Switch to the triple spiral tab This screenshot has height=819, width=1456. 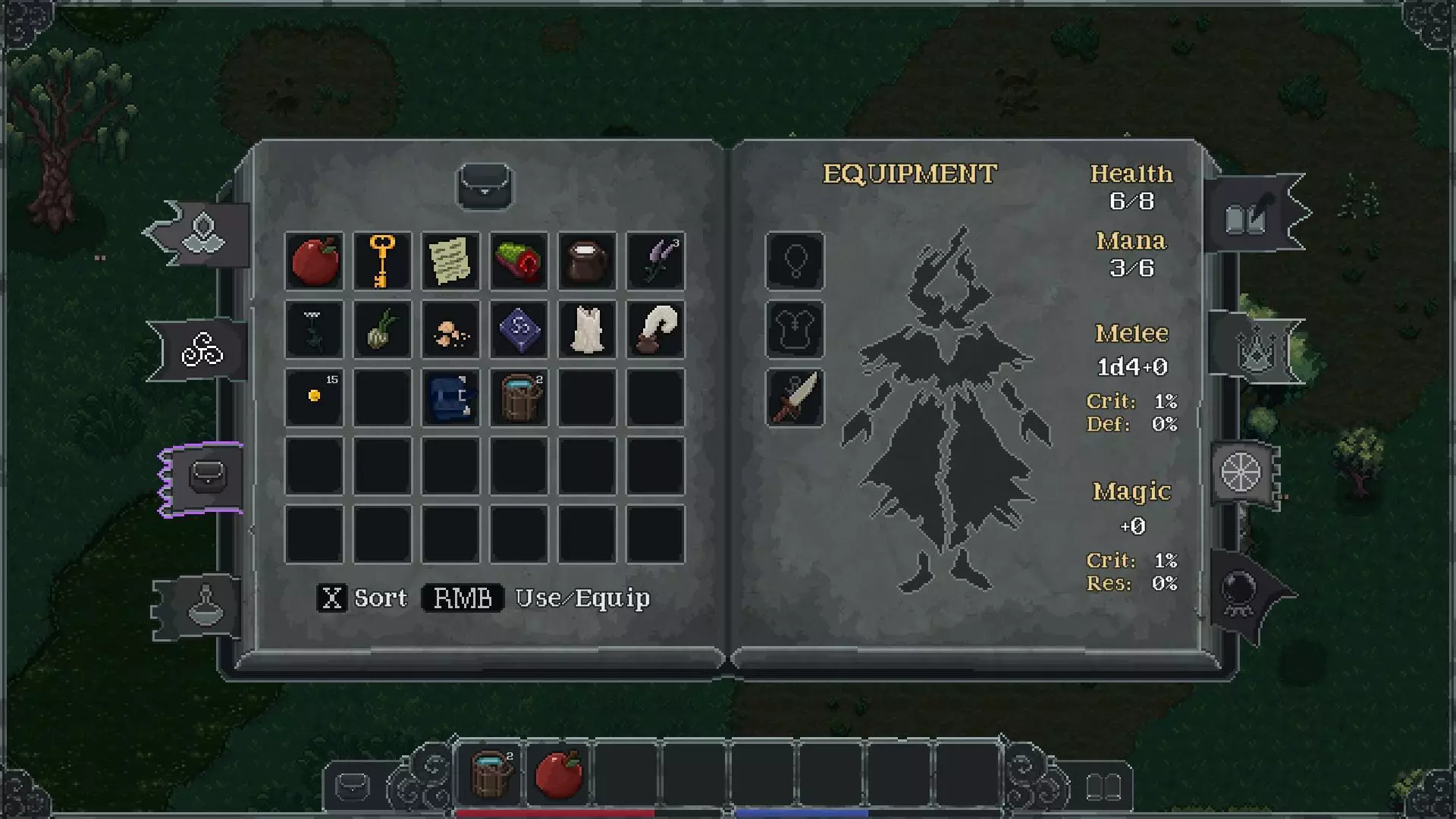pyautogui.click(x=202, y=350)
